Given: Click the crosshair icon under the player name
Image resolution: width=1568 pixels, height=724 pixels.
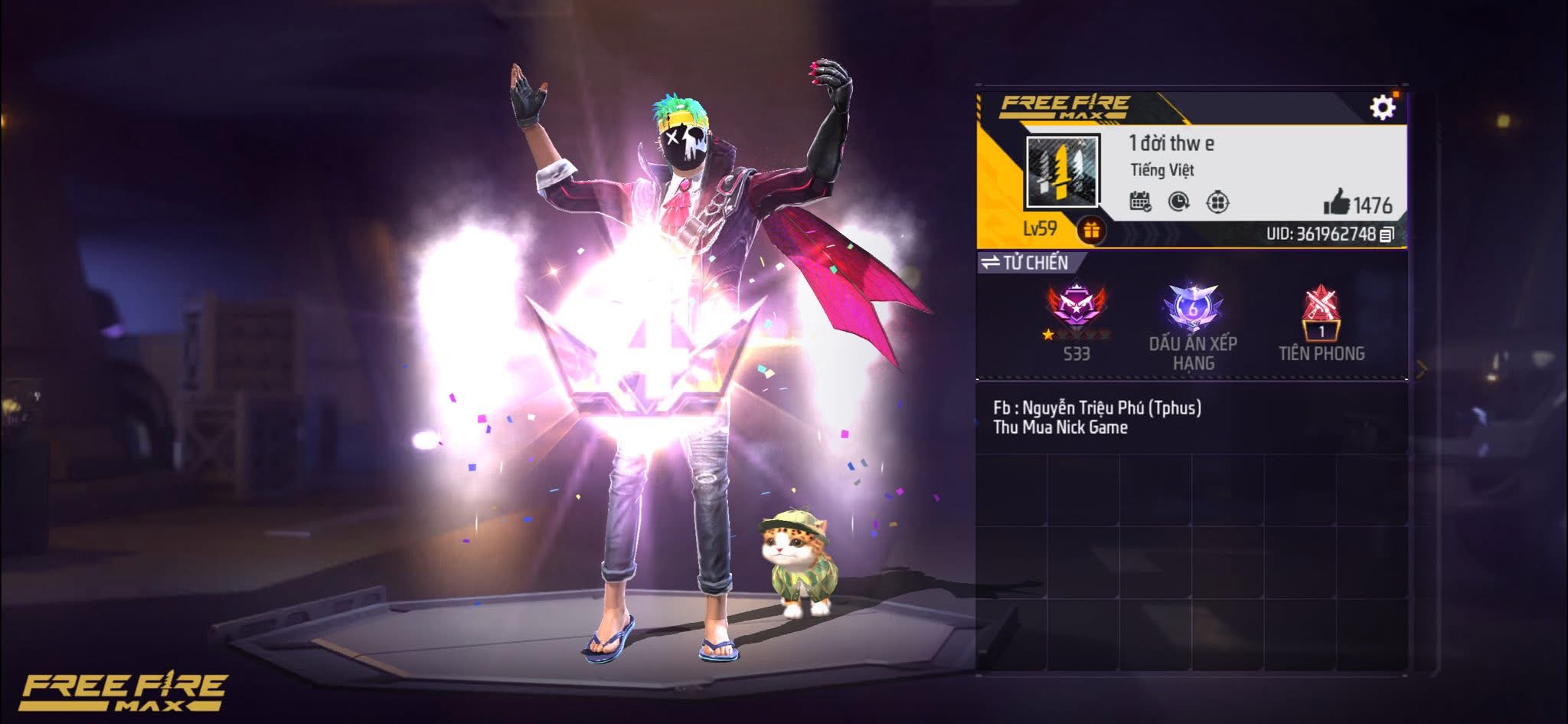Looking at the screenshot, I should (x=1217, y=202).
